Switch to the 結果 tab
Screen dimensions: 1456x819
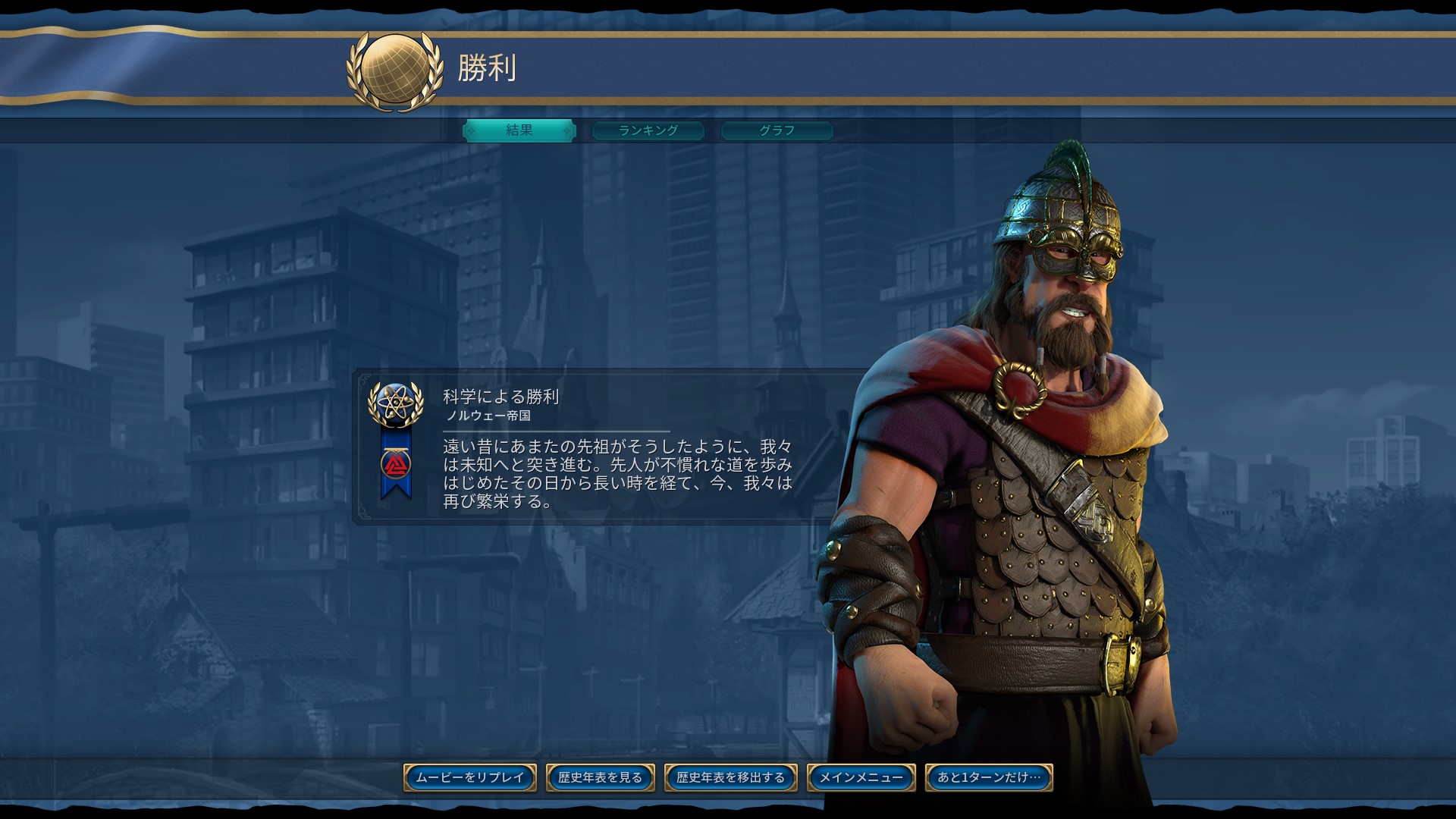519,130
